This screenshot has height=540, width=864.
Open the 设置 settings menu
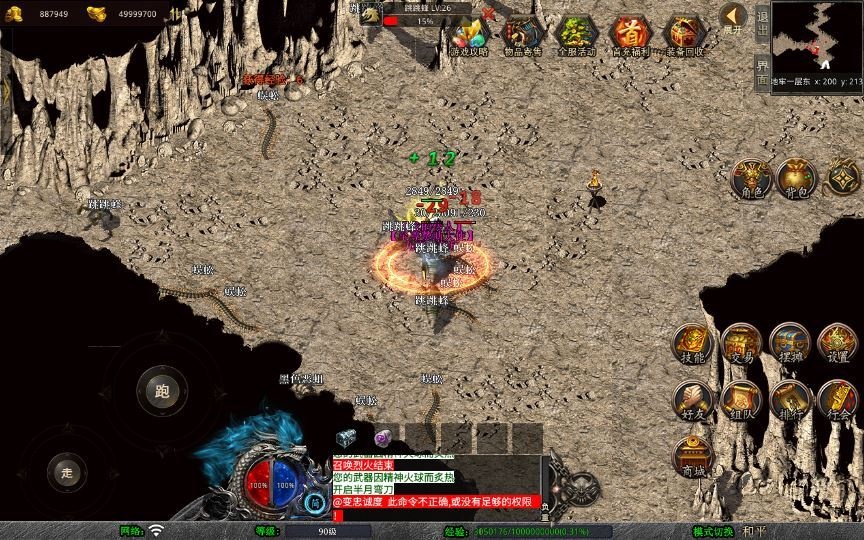coord(838,342)
